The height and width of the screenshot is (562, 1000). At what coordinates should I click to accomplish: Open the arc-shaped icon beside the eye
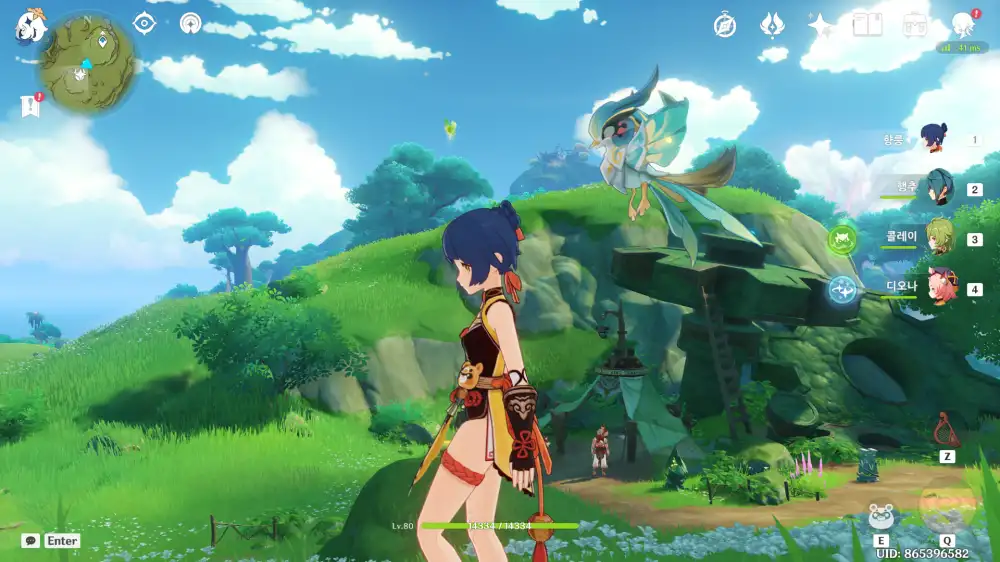coord(190,23)
